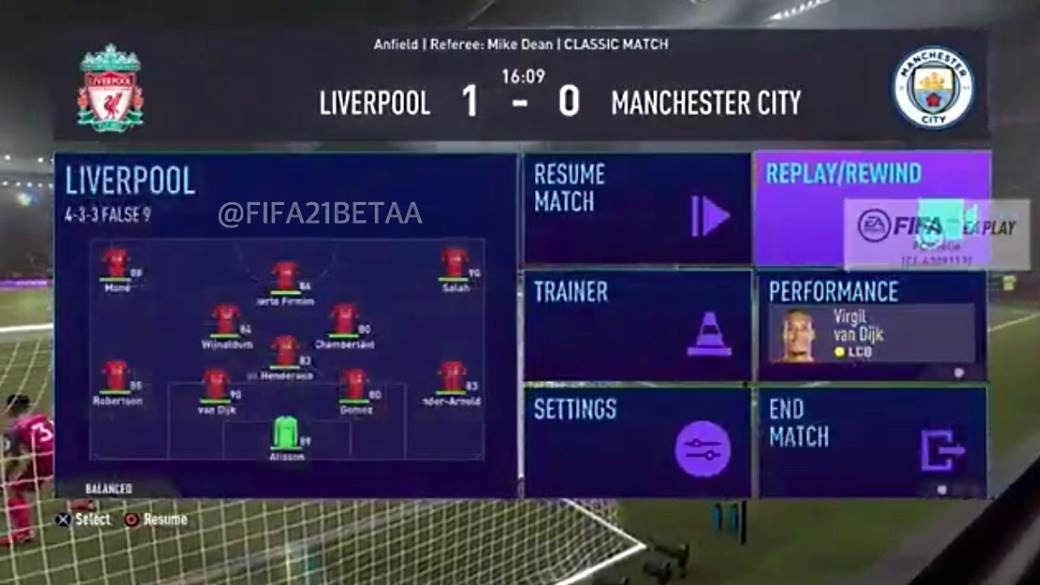Choose End Match
Image resolution: width=1040 pixels, height=585 pixels.
point(872,442)
